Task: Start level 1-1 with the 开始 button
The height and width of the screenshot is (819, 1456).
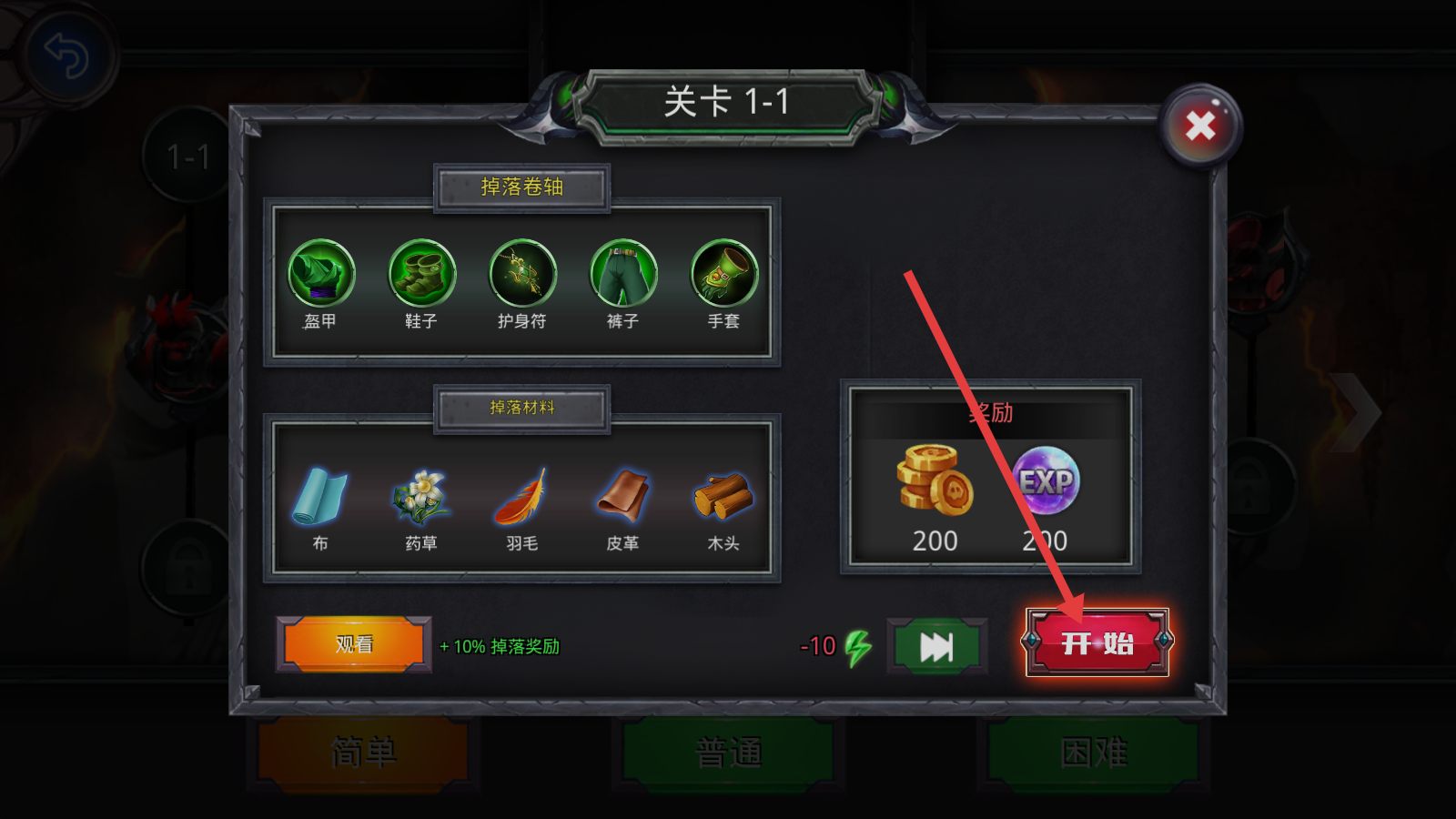Action: pos(1097,642)
